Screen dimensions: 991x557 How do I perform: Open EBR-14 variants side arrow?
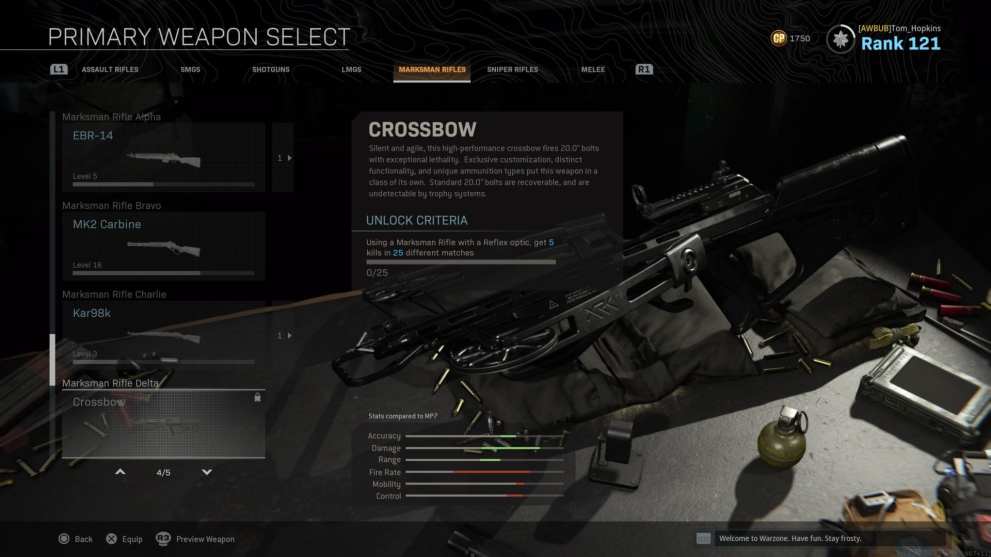pos(283,158)
